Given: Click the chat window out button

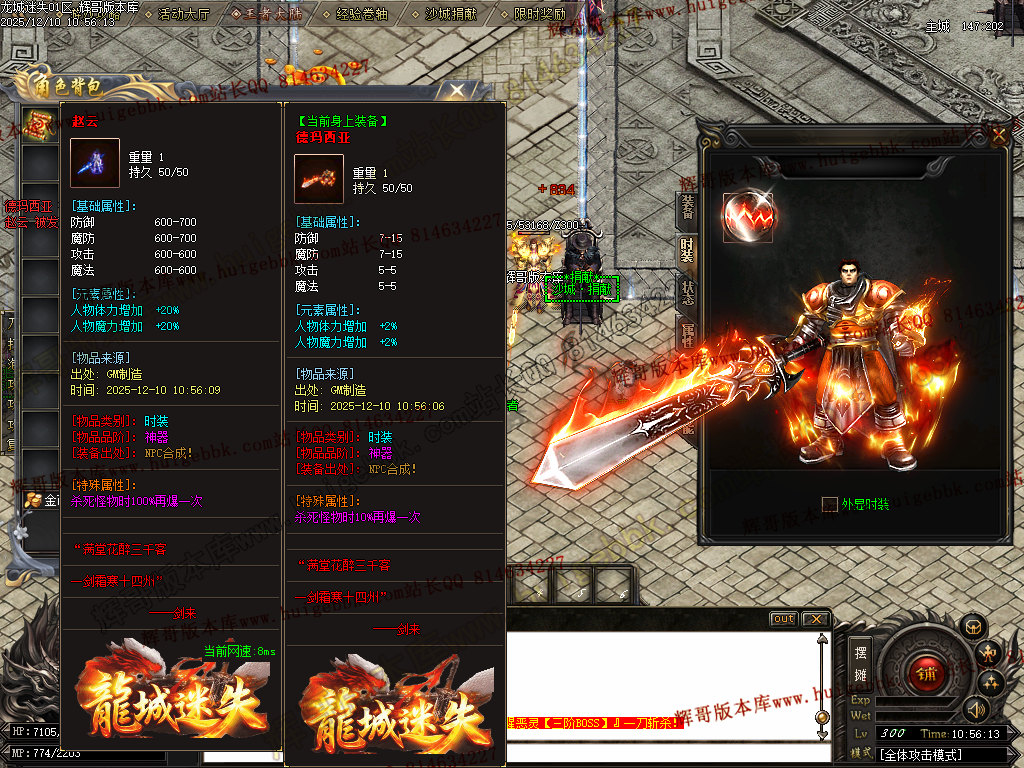Looking at the screenshot, I should click(783, 619).
